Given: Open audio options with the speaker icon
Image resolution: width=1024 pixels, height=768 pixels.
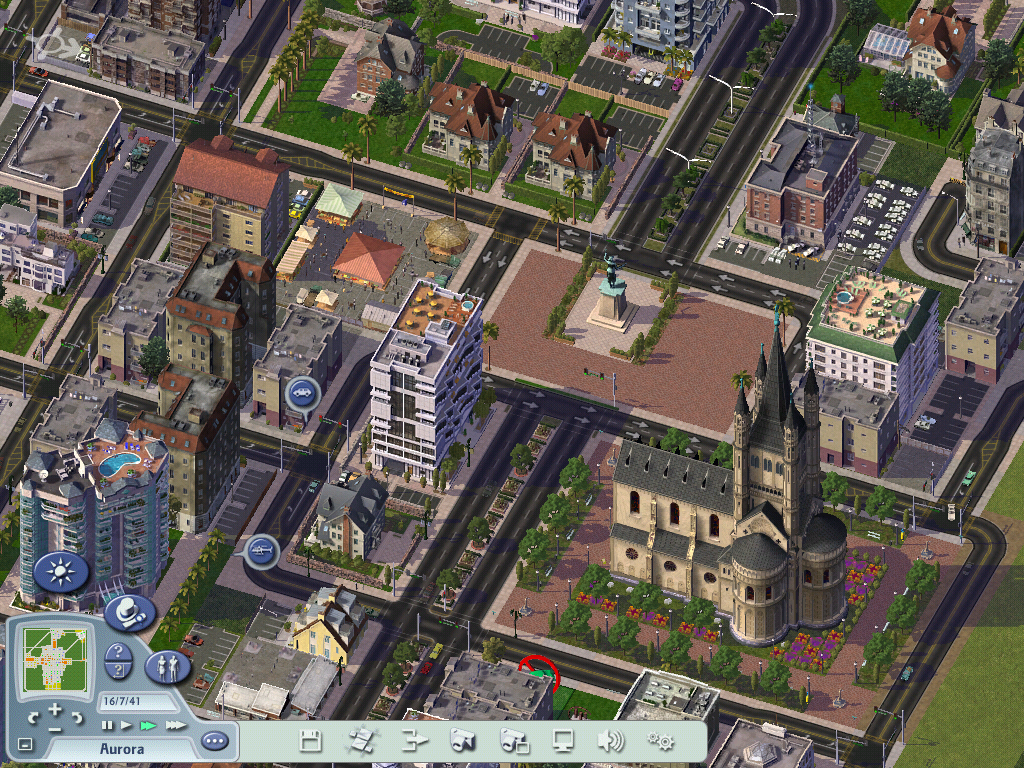Looking at the screenshot, I should click(x=609, y=741).
